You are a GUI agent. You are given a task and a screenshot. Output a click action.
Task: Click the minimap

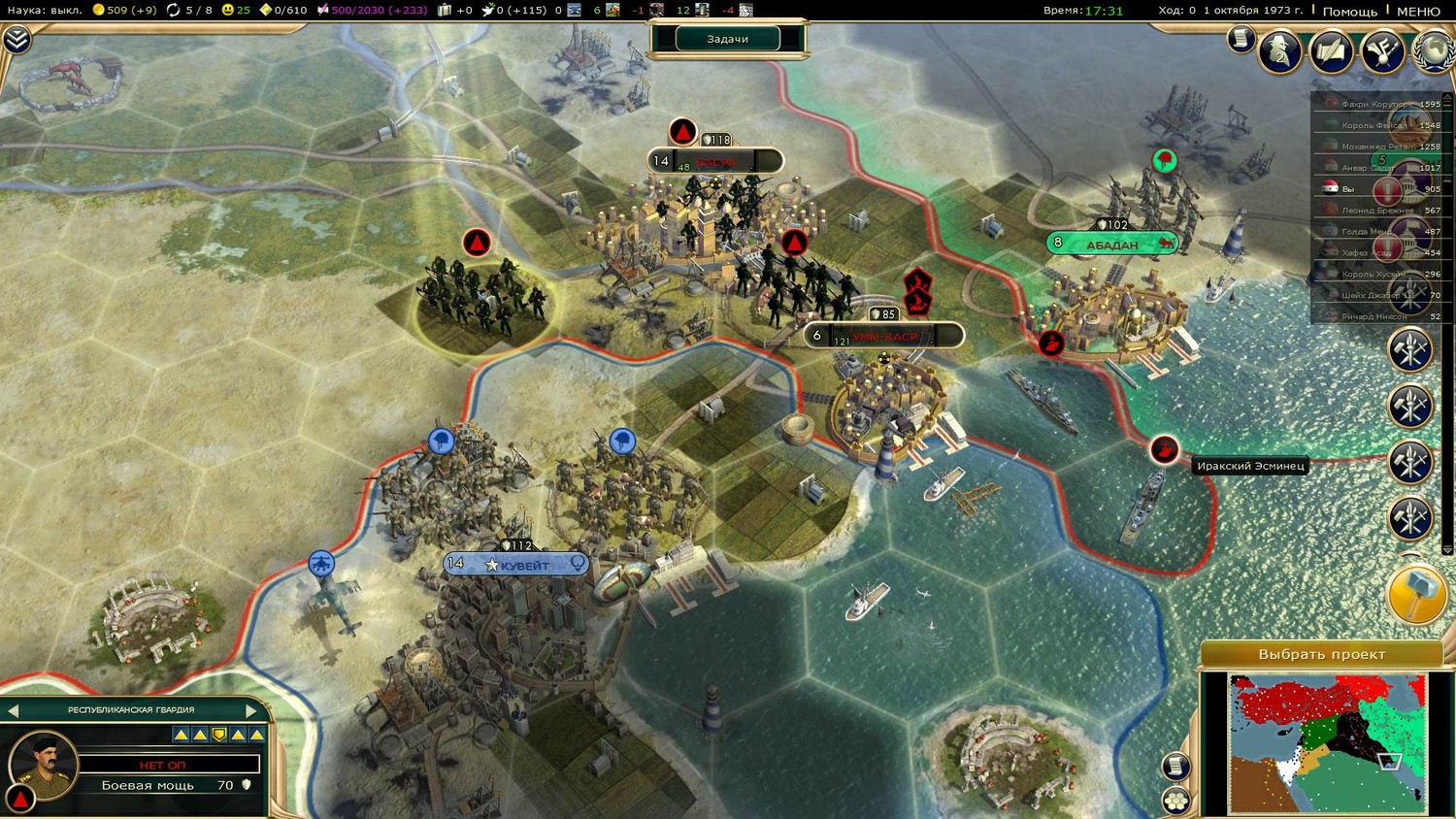pos(1327,742)
